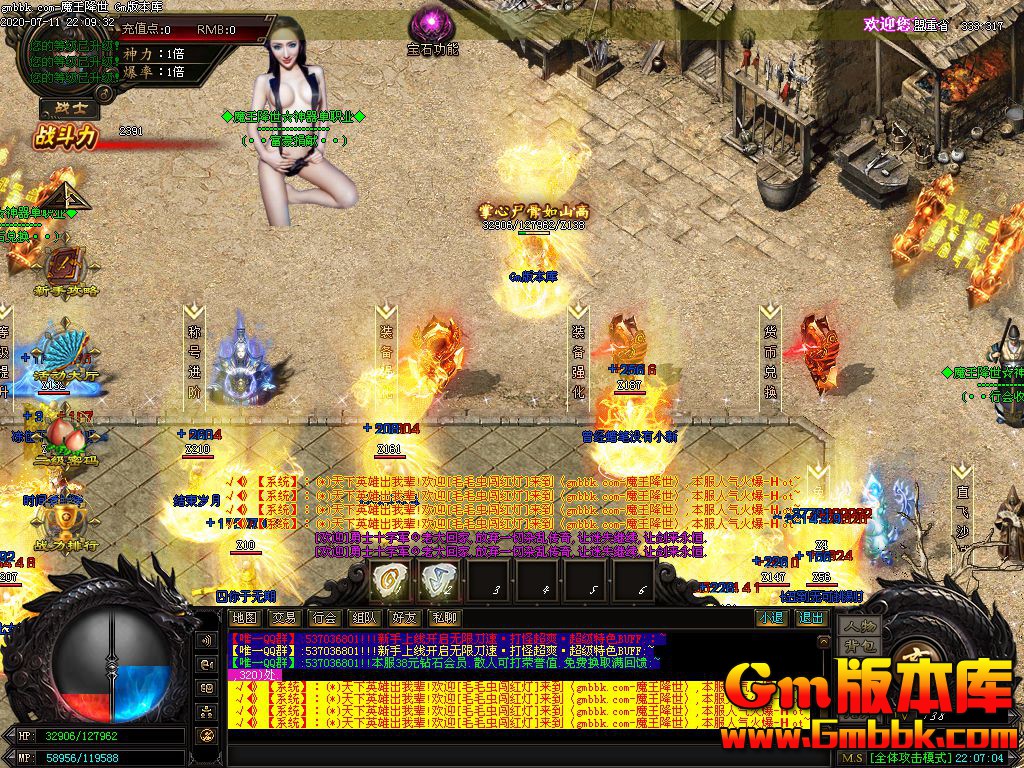Open the 行会 guild tab
The image size is (1024, 768).
324,618
